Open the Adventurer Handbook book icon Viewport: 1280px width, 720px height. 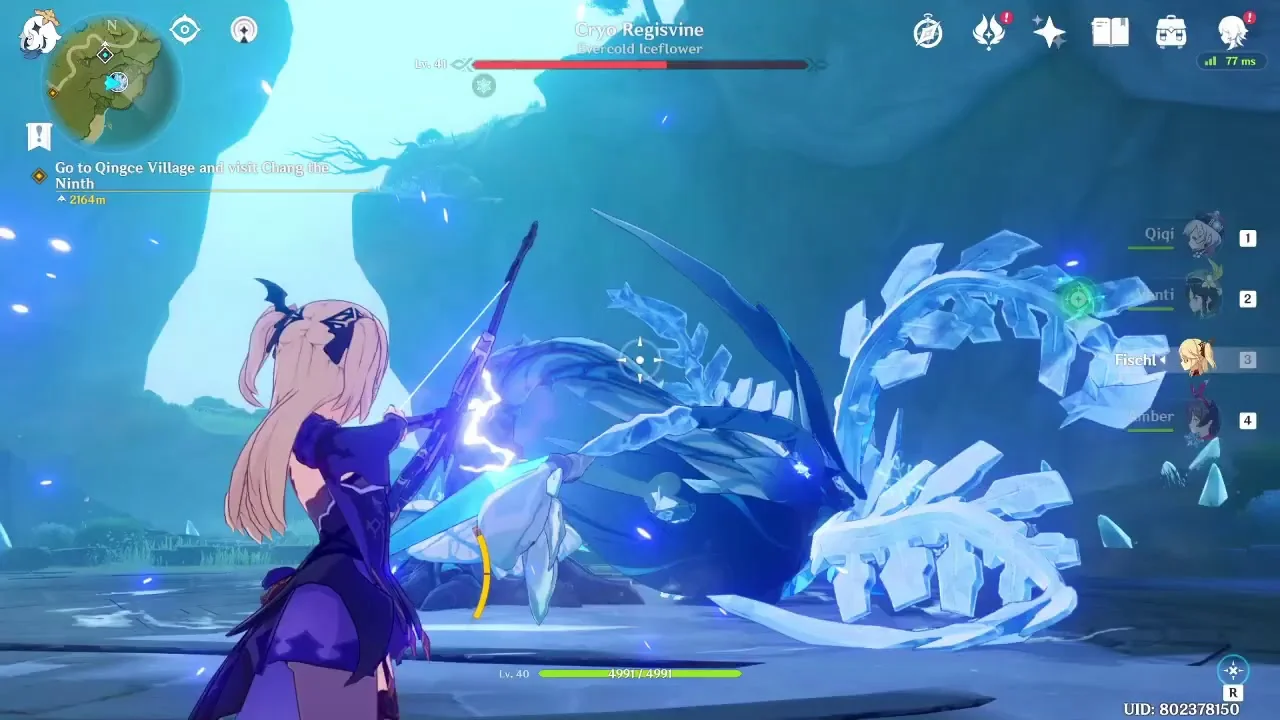(x=1110, y=32)
